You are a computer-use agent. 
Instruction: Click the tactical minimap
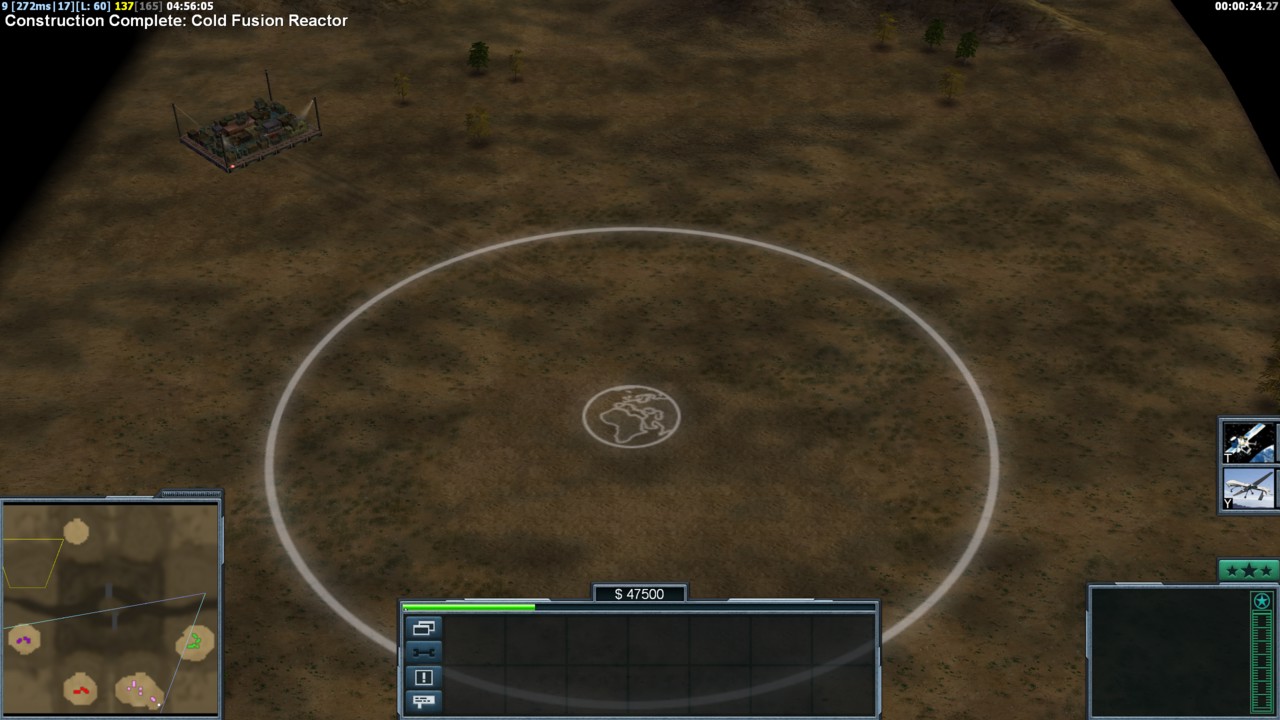(x=110, y=608)
